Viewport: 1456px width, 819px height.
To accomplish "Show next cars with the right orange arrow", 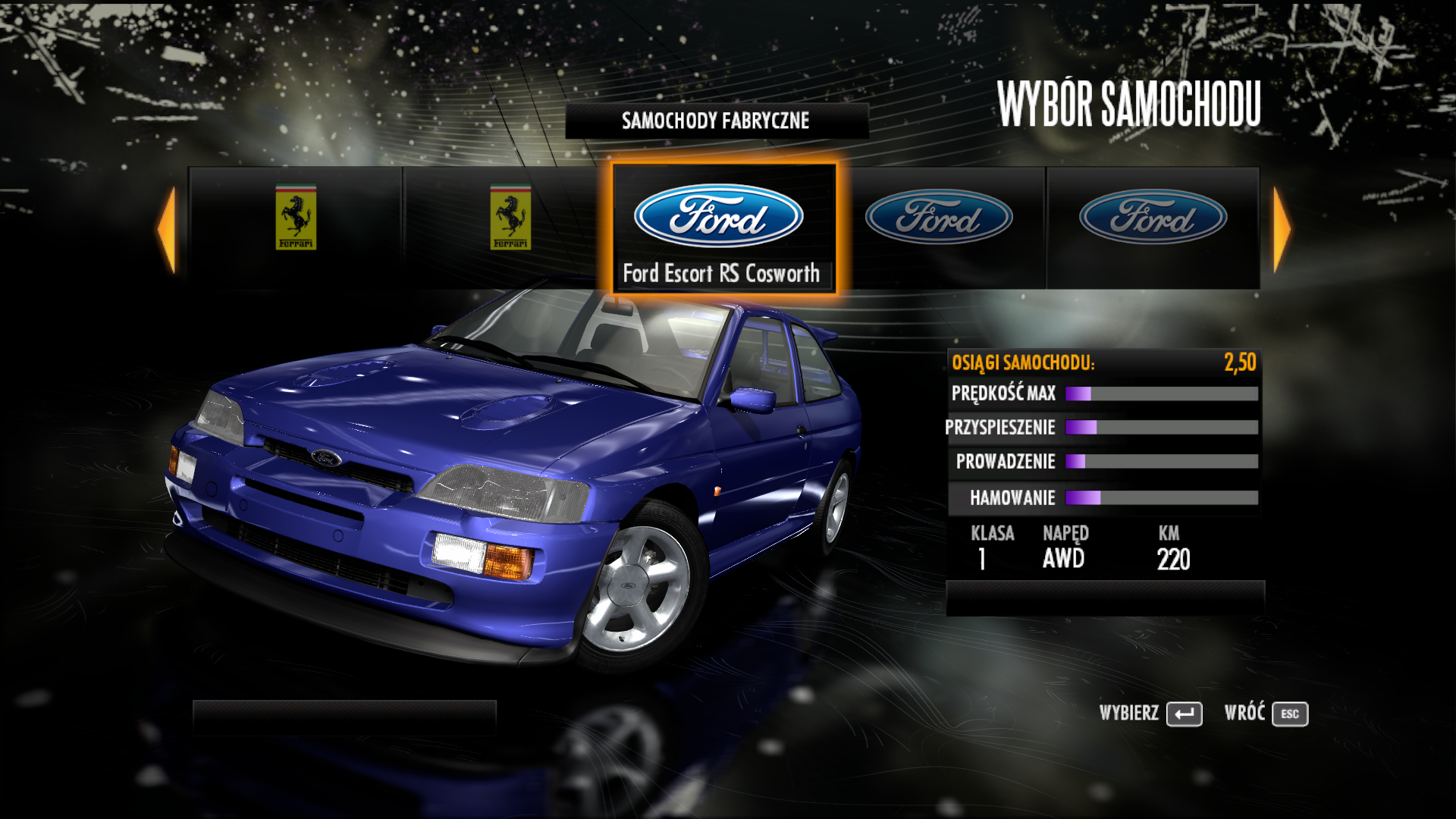I will point(1281,229).
